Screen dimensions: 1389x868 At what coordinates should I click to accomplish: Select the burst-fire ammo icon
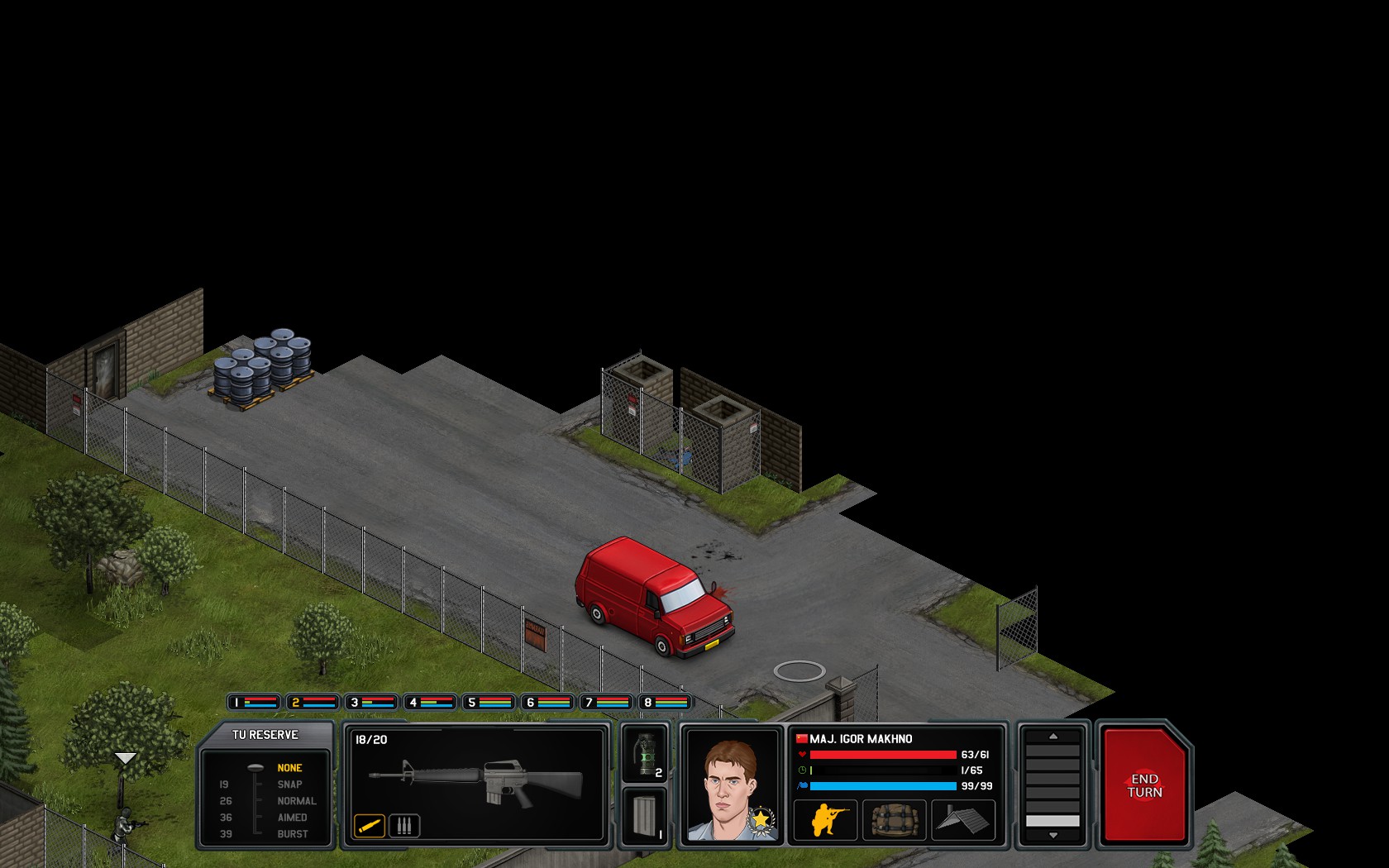(x=403, y=823)
